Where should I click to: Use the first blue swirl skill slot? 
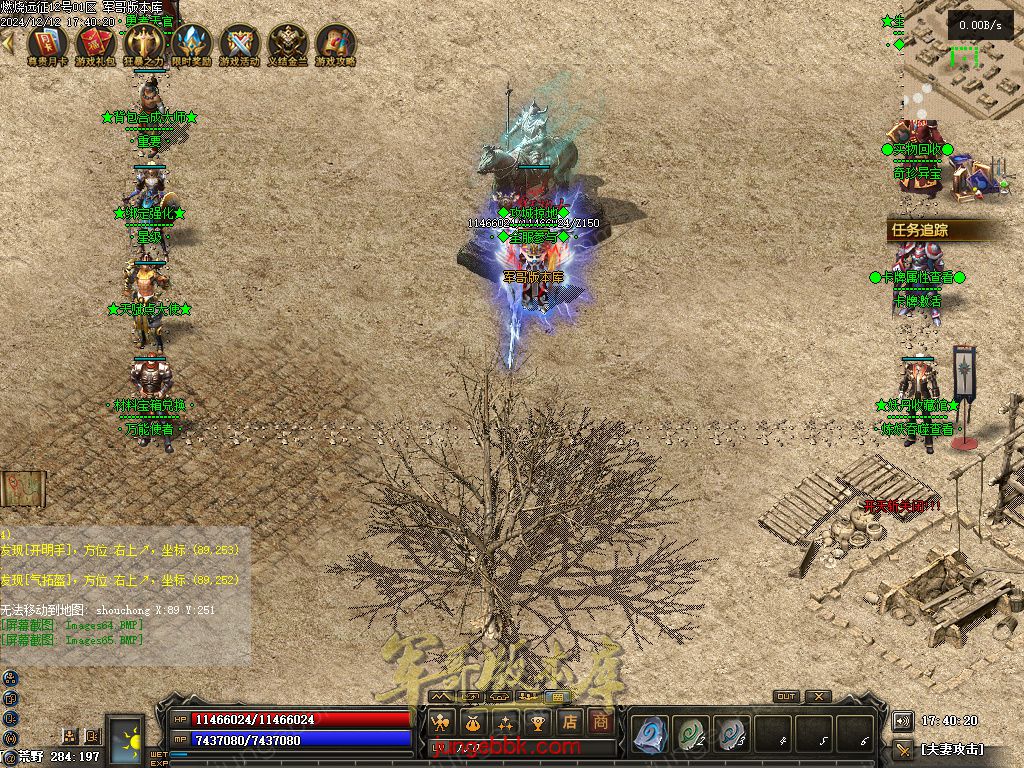point(650,735)
